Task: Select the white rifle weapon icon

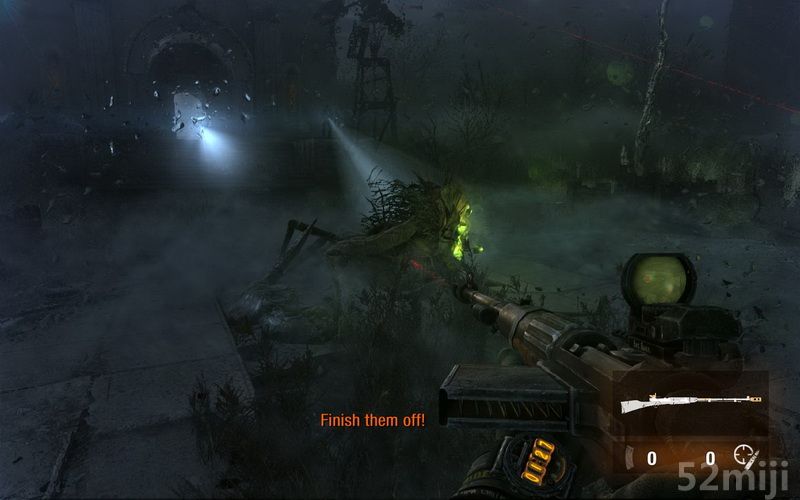Action: point(688,404)
